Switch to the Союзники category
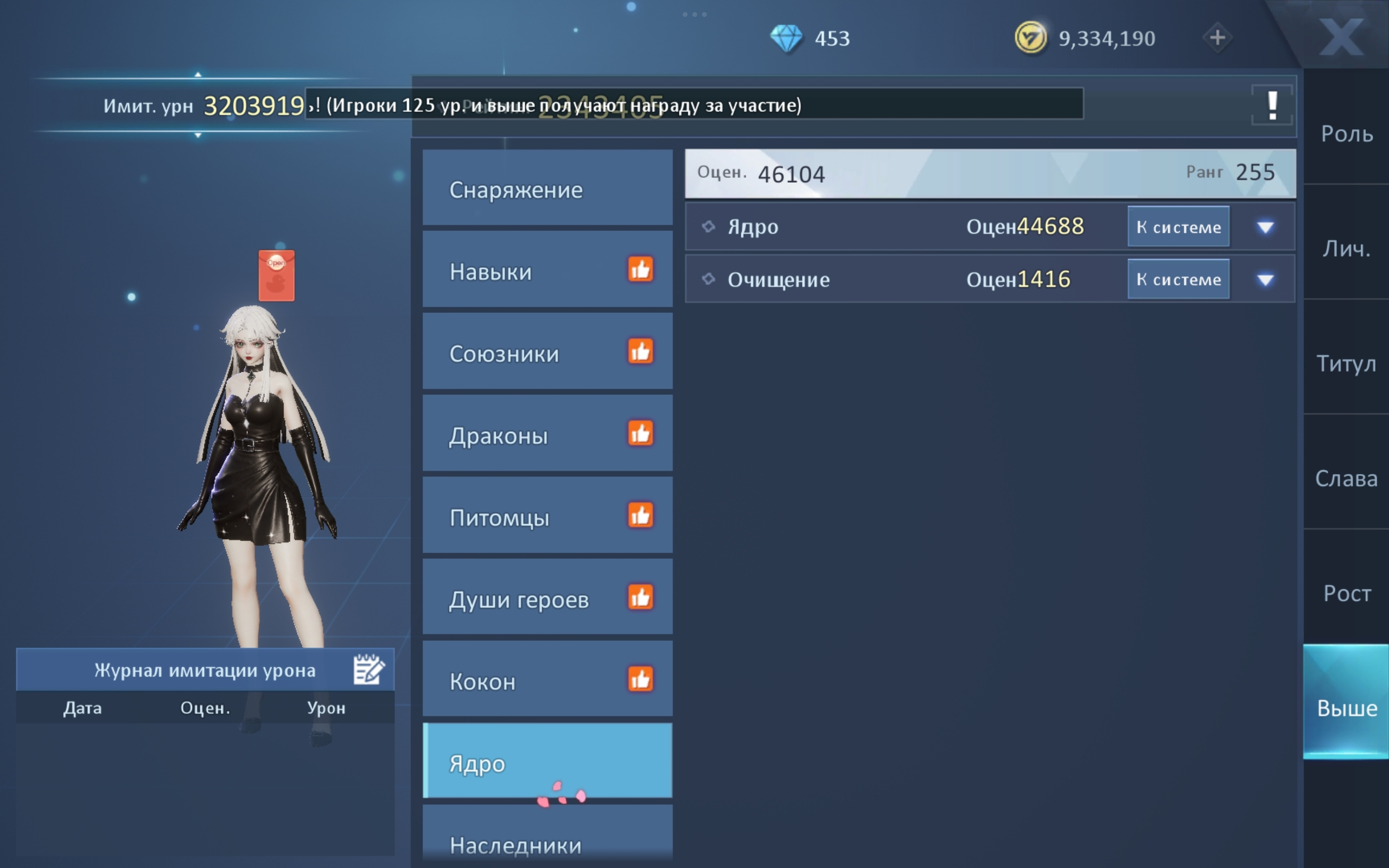This screenshot has height=868, width=1389. (x=547, y=353)
